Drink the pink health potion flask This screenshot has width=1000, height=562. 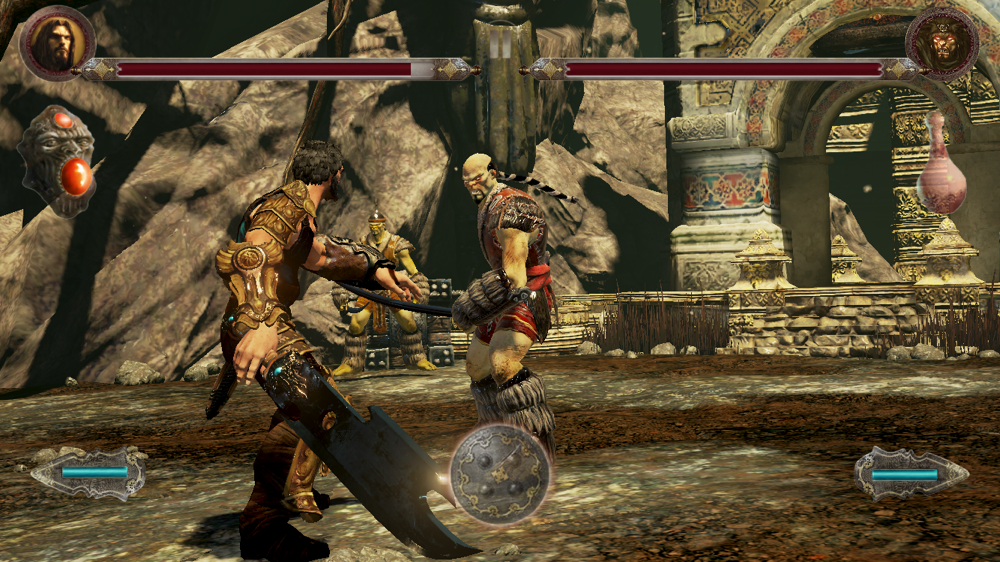coord(941,165)
